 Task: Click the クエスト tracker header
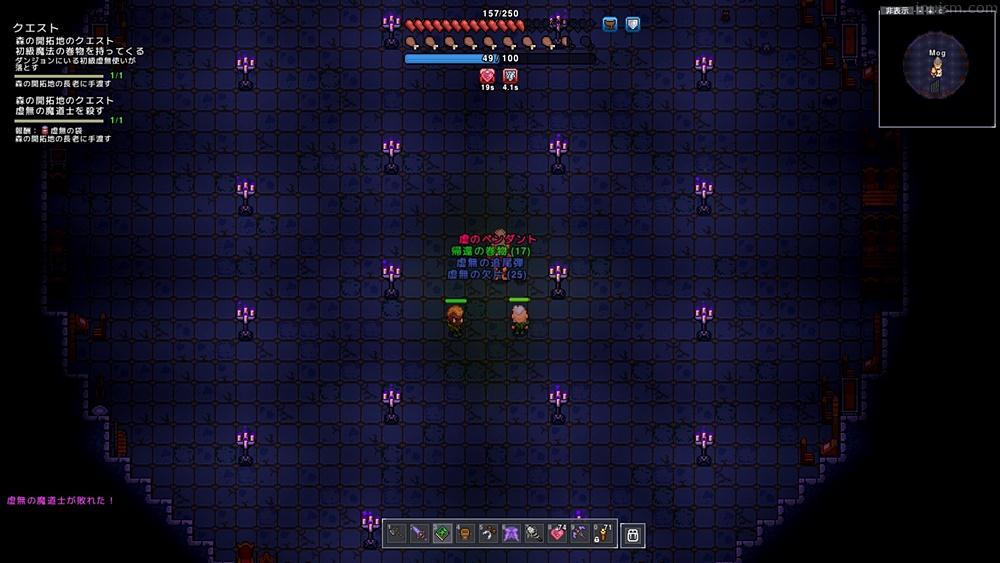[35, 28]
